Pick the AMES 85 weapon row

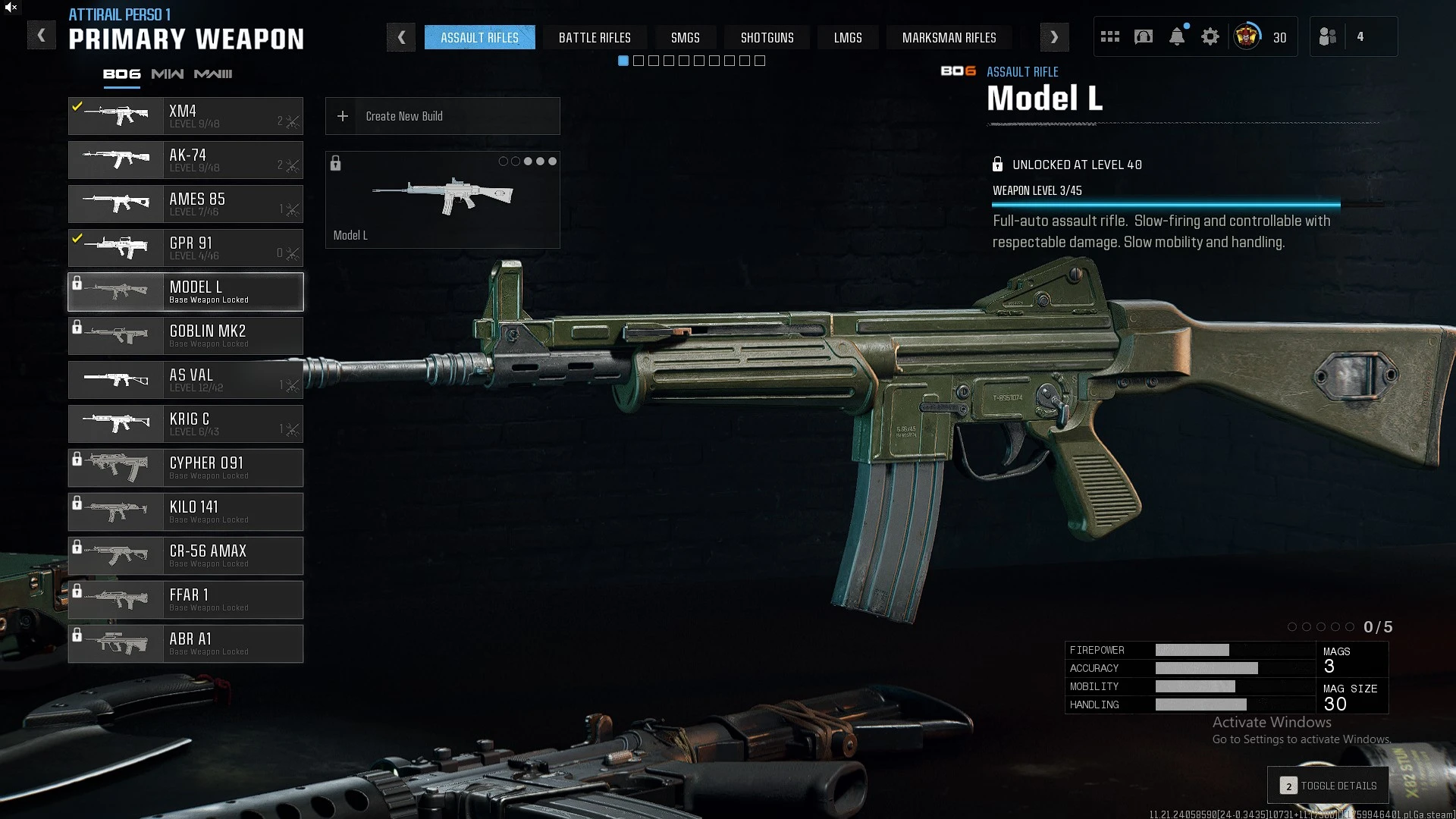tap(186, 204)
